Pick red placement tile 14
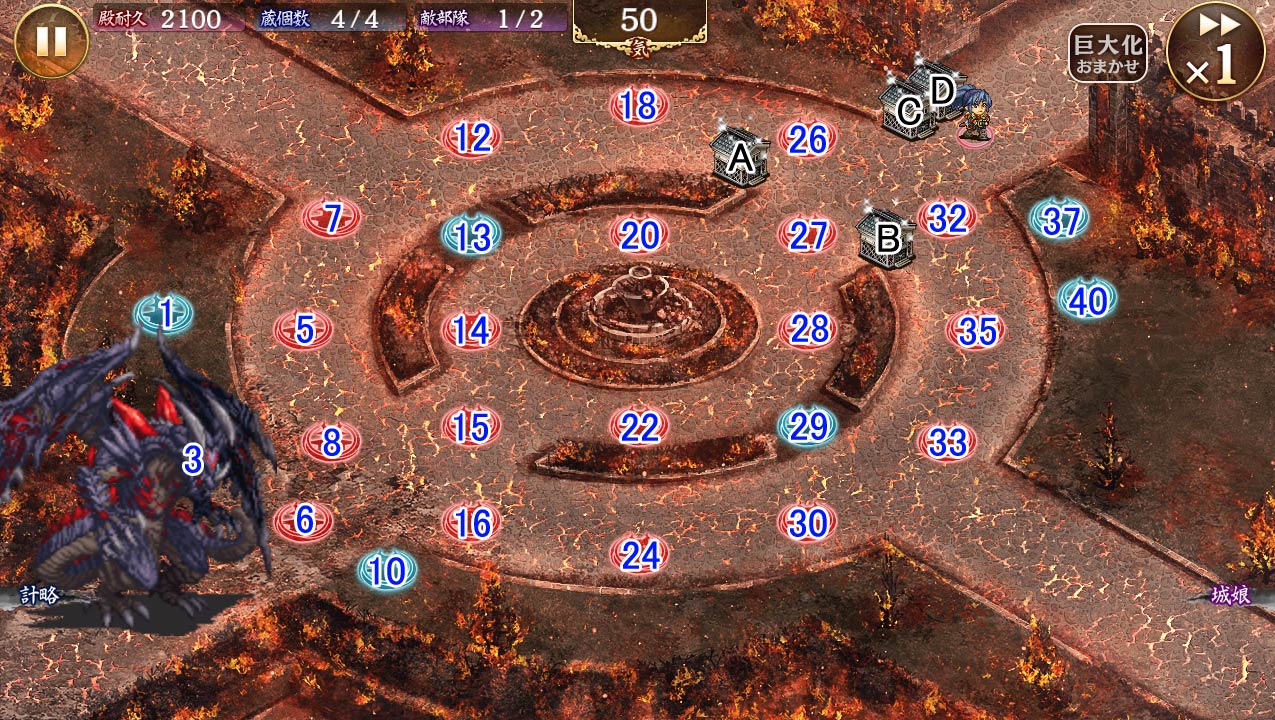This screenshot has height=720, width=1275. [471, 330]
